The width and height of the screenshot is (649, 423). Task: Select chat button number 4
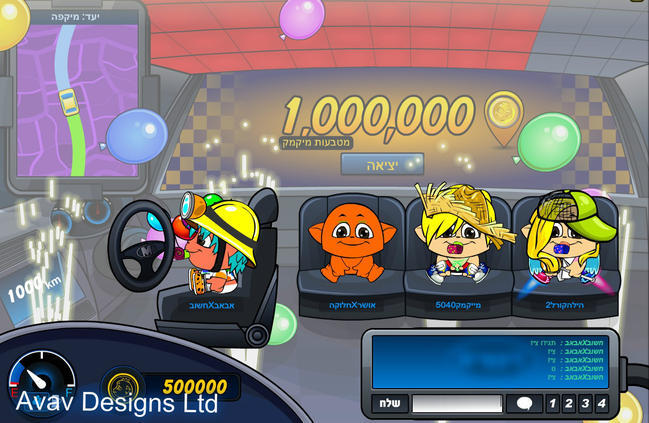click(x=600, y=403)
